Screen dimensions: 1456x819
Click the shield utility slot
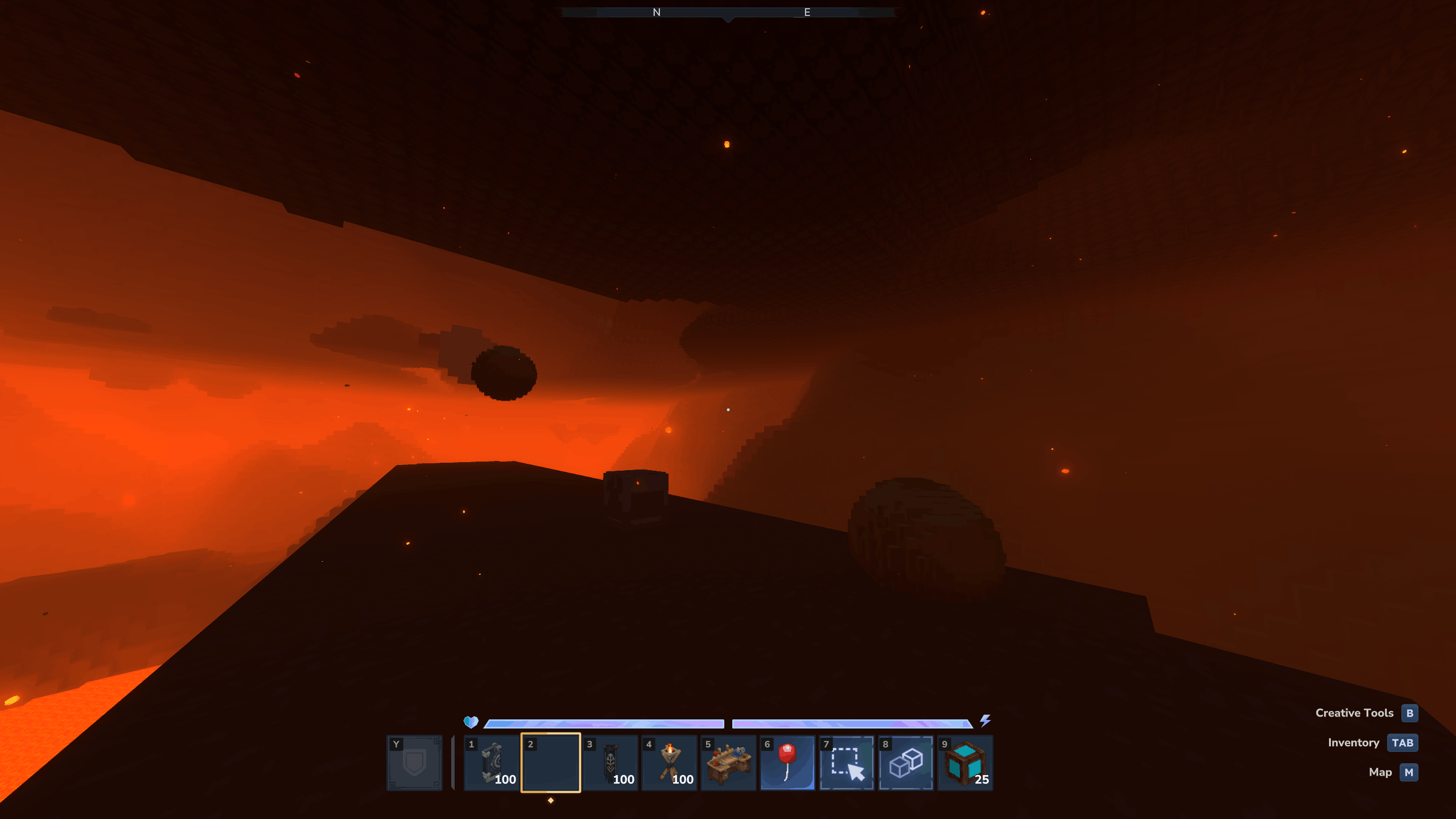[x=414, y=762]
